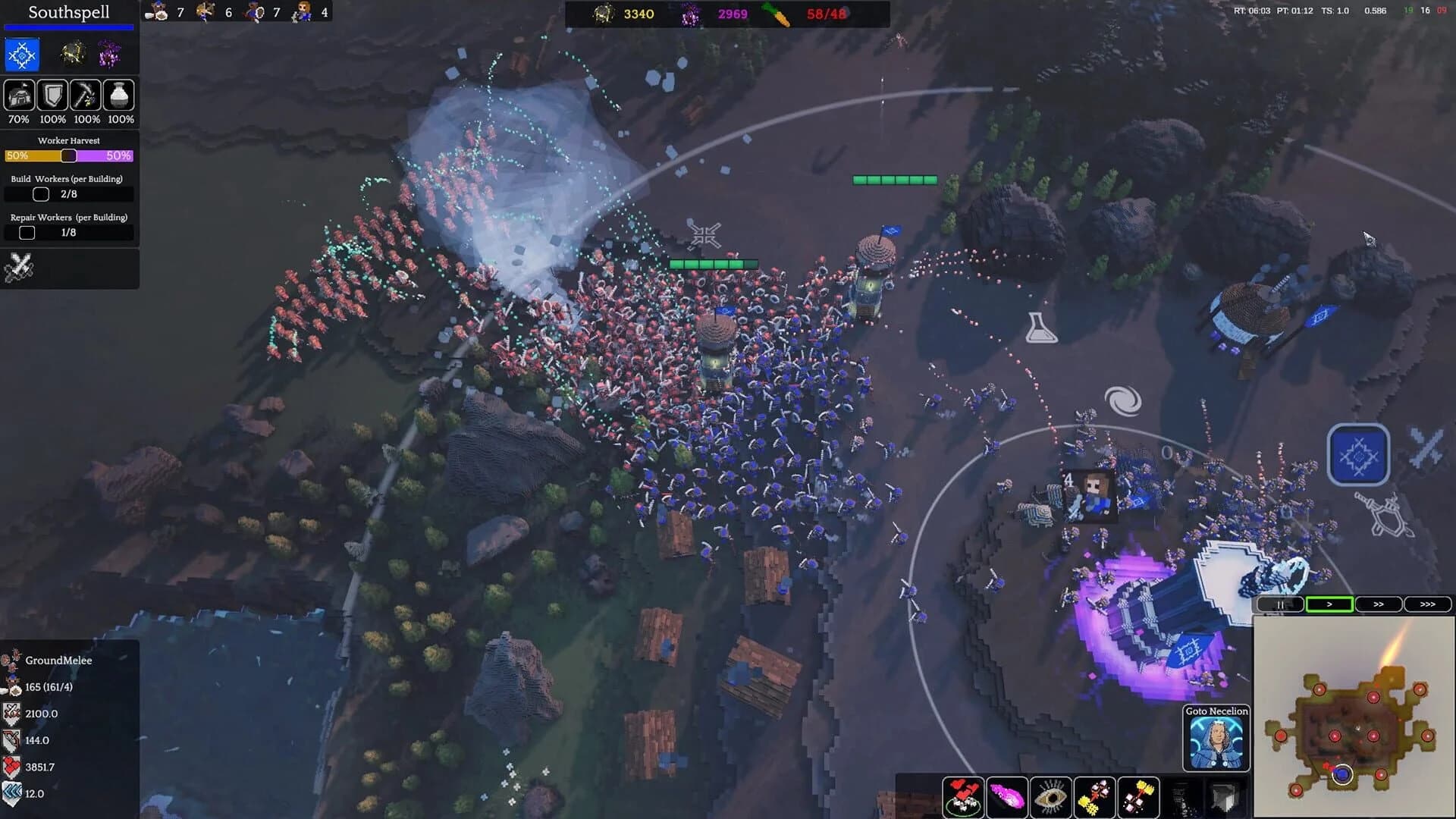The height and width of the screenshot is (819, 1456).
Task: Select the shield armor stat icon
Action: point(52,95)
